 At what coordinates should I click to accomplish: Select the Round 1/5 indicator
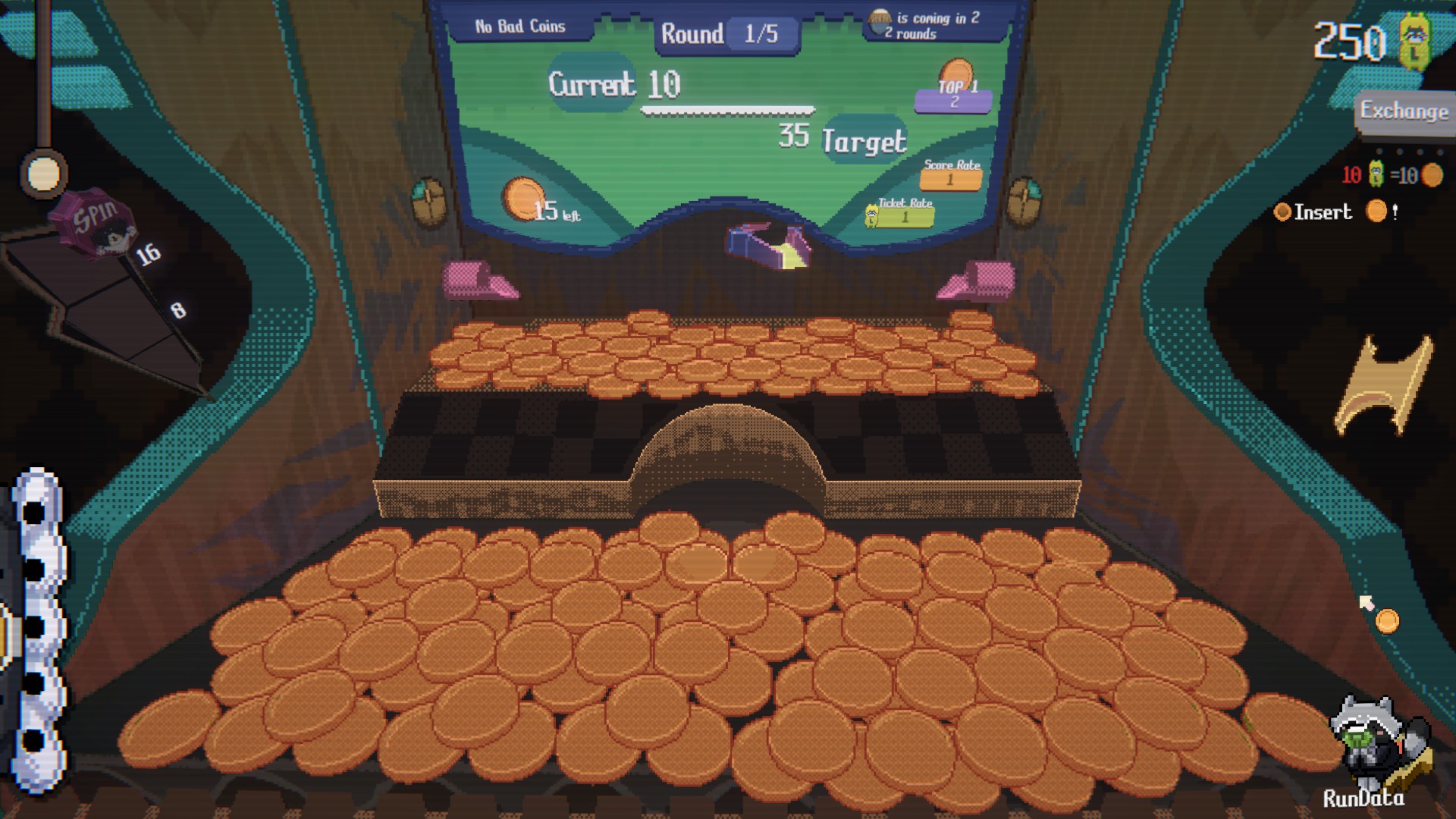point(724,33)
